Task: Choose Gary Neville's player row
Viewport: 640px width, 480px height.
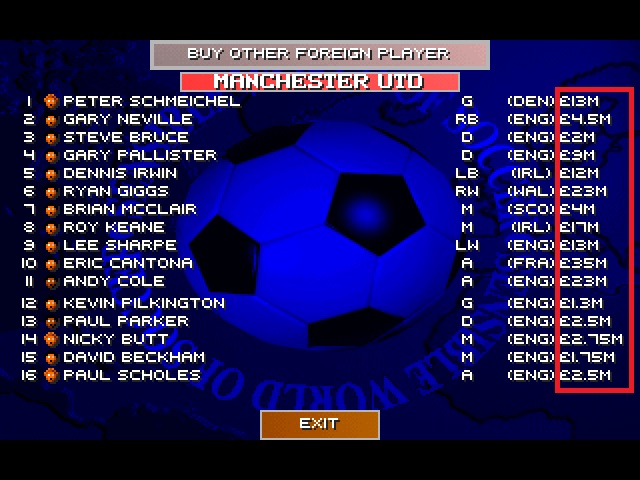Action: pyautogui.click(x=127, y=119)
